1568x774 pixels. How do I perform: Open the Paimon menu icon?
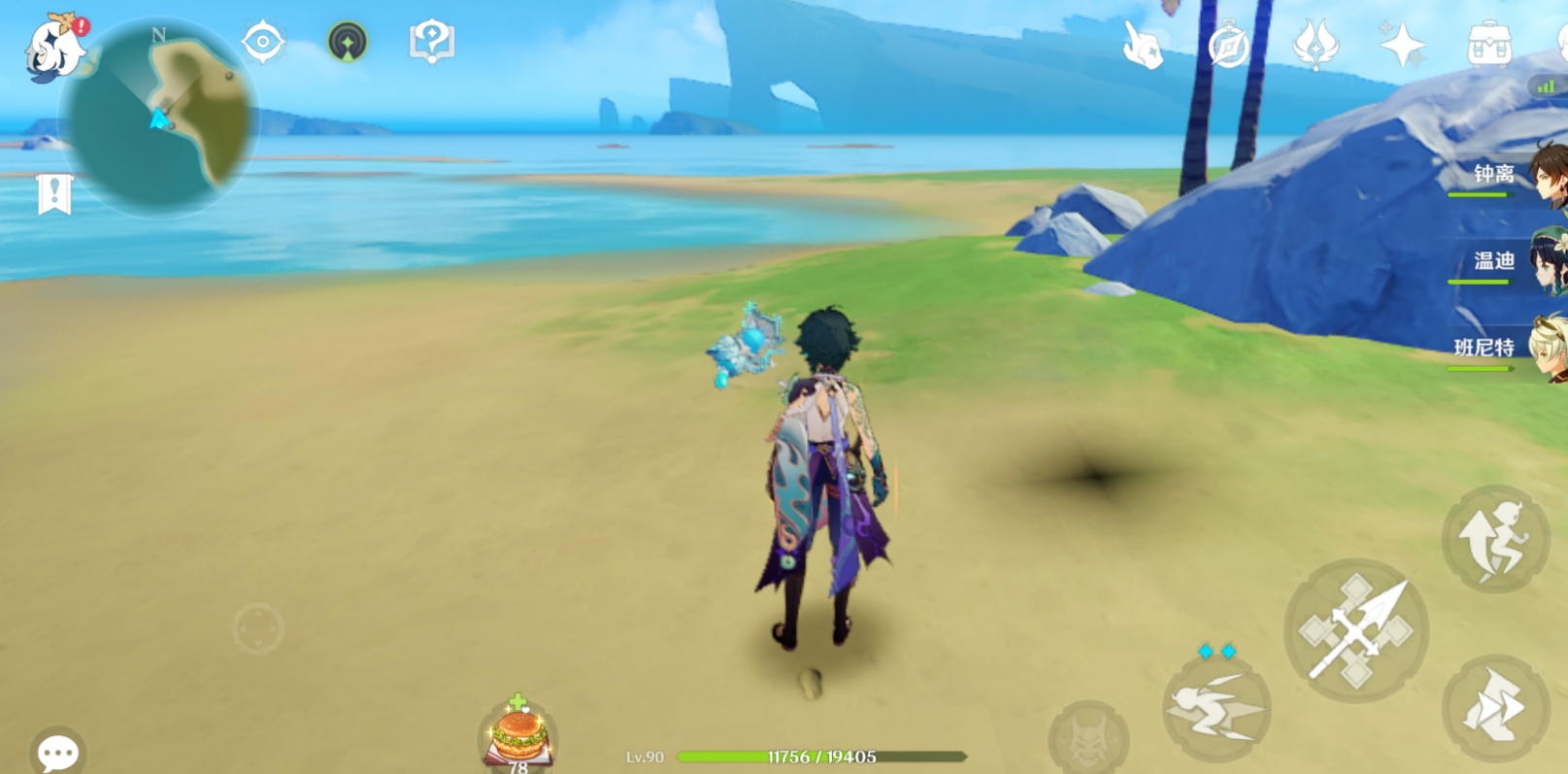click(x=53, y=49)
